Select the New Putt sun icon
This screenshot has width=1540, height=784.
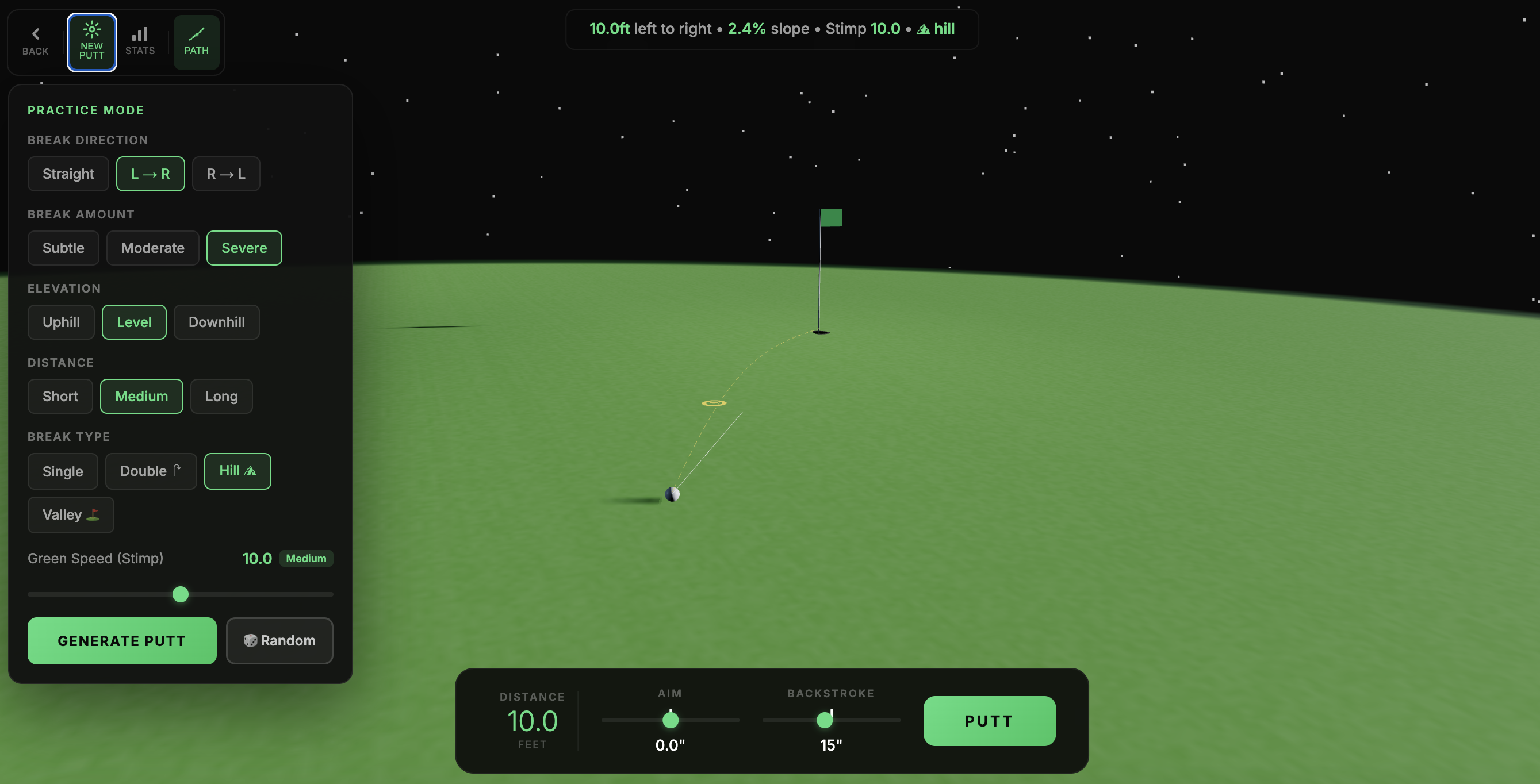click(x=91, y=29)
